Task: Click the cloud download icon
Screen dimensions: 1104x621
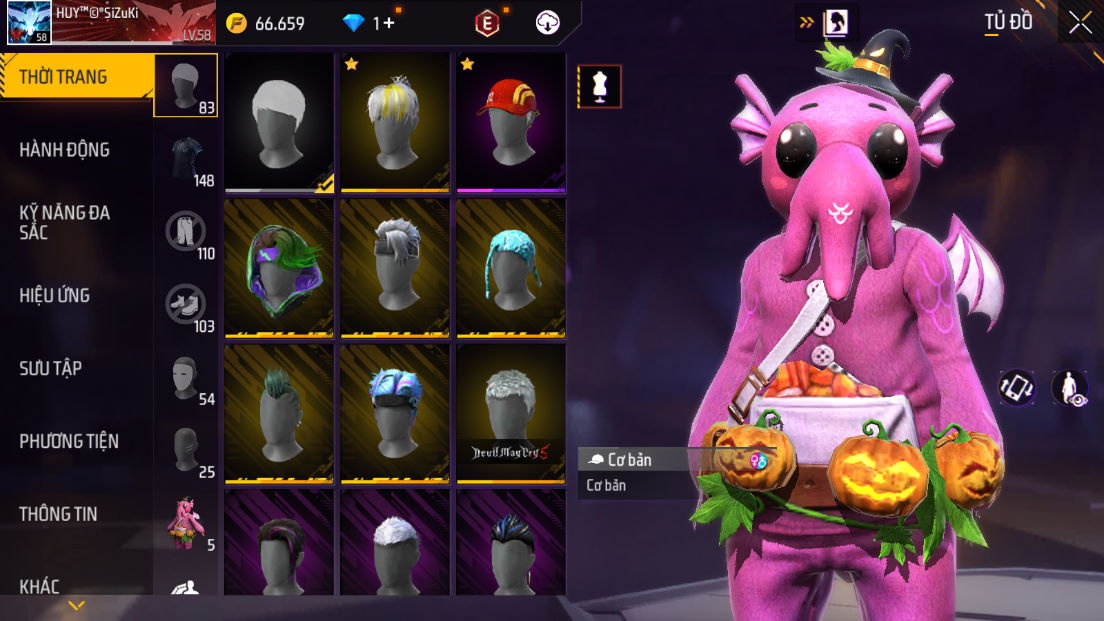Action: (548, 23)
